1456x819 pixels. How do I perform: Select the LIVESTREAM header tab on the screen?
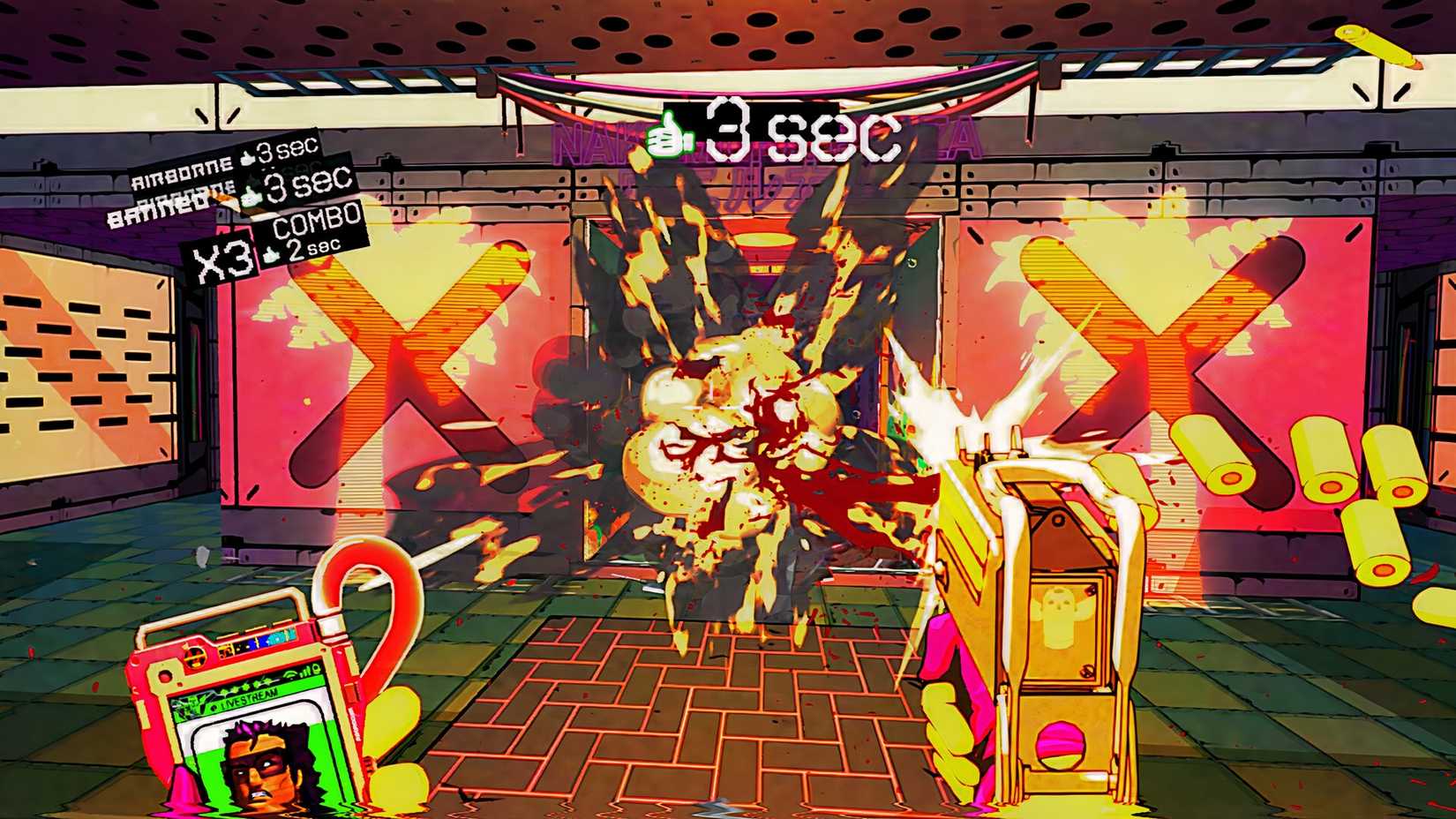tap(249, 701)
